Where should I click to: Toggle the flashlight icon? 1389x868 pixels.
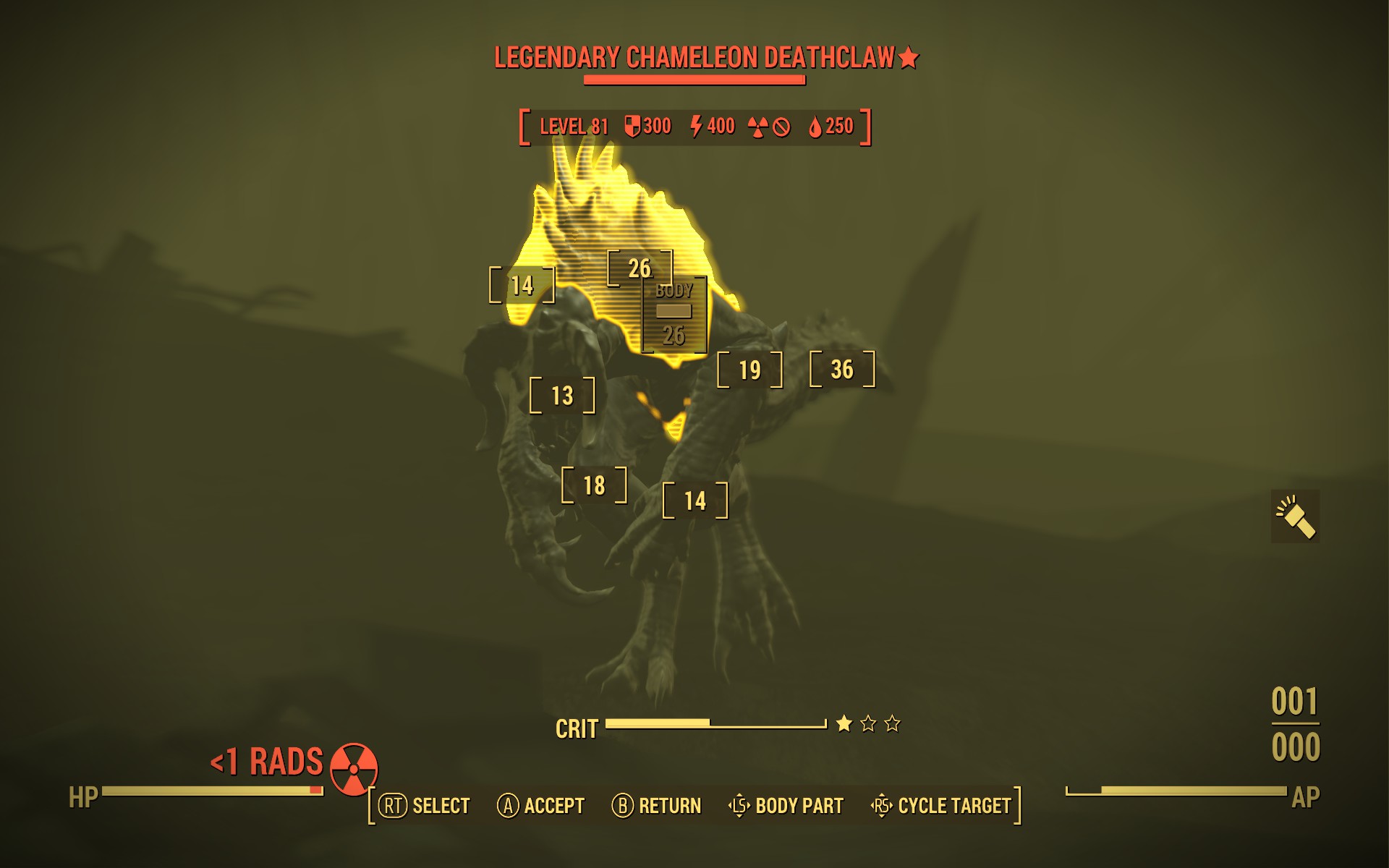coord(1295,516)
